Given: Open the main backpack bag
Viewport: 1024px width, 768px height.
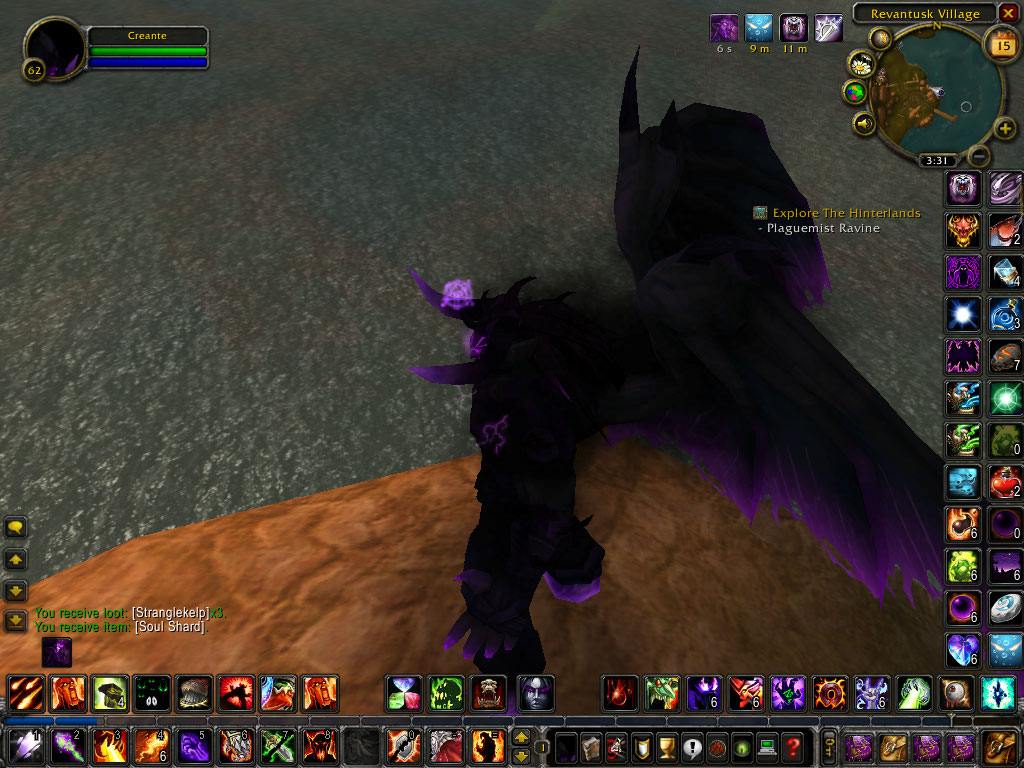Looking at the screenshot, I should click(x=1000, y=746).
